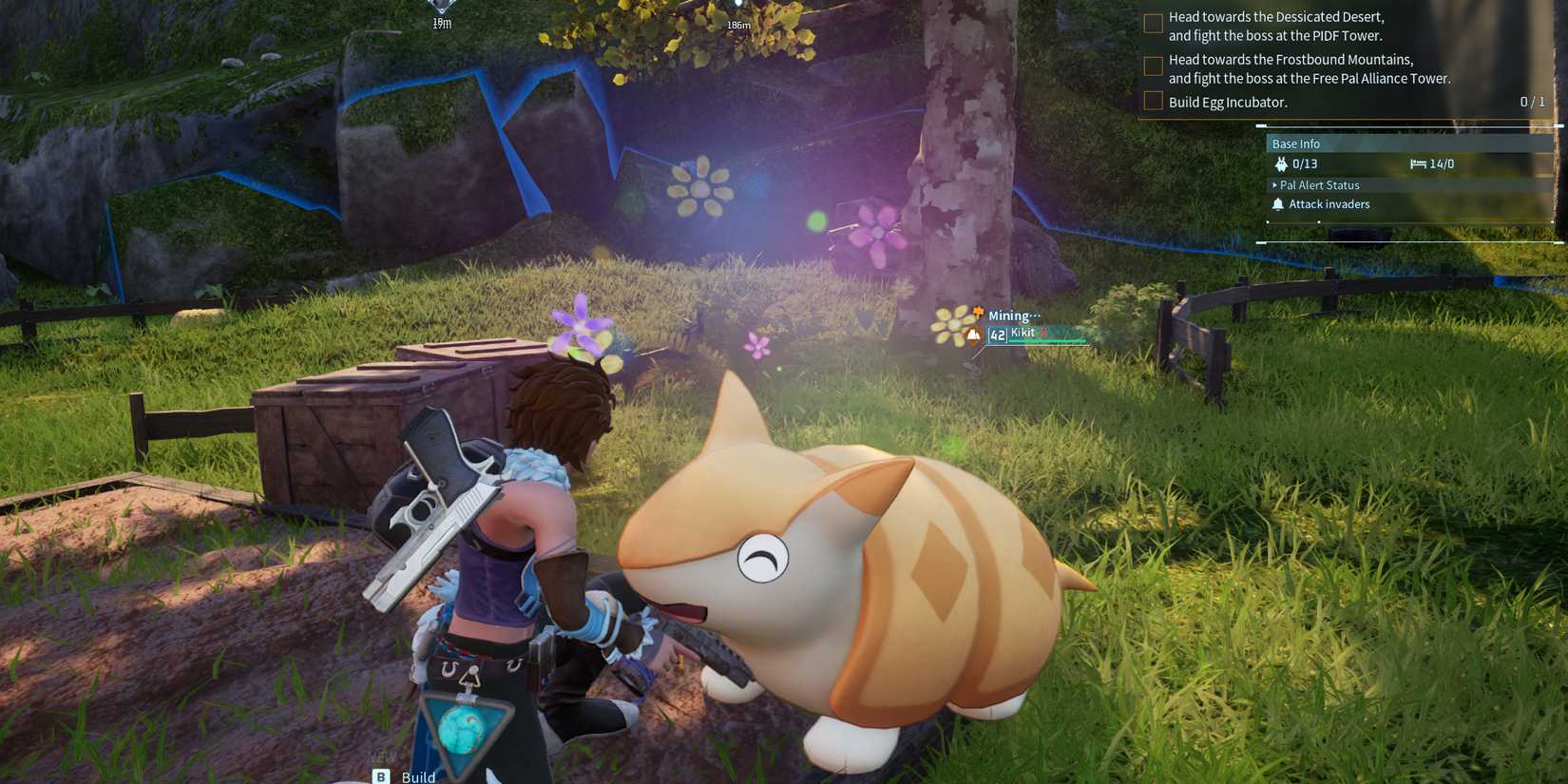Click Kikit's green health bar
1568x784 pixels.
coord(1045,341)
